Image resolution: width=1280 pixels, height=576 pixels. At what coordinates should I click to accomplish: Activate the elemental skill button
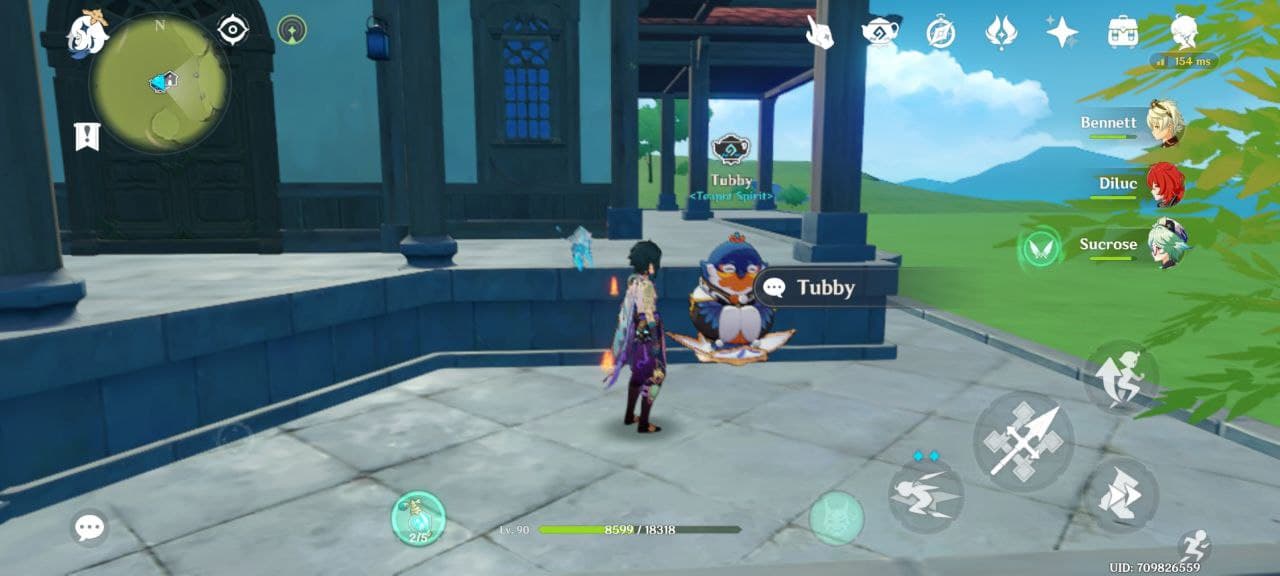[926, 496]
